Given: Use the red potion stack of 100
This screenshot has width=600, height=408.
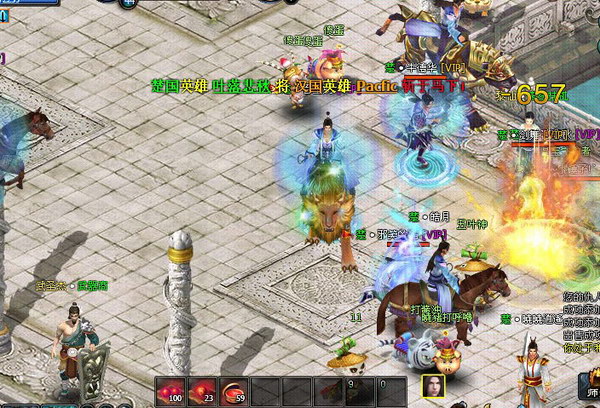Looking at the screenshot, I should (x=171, y=391).
